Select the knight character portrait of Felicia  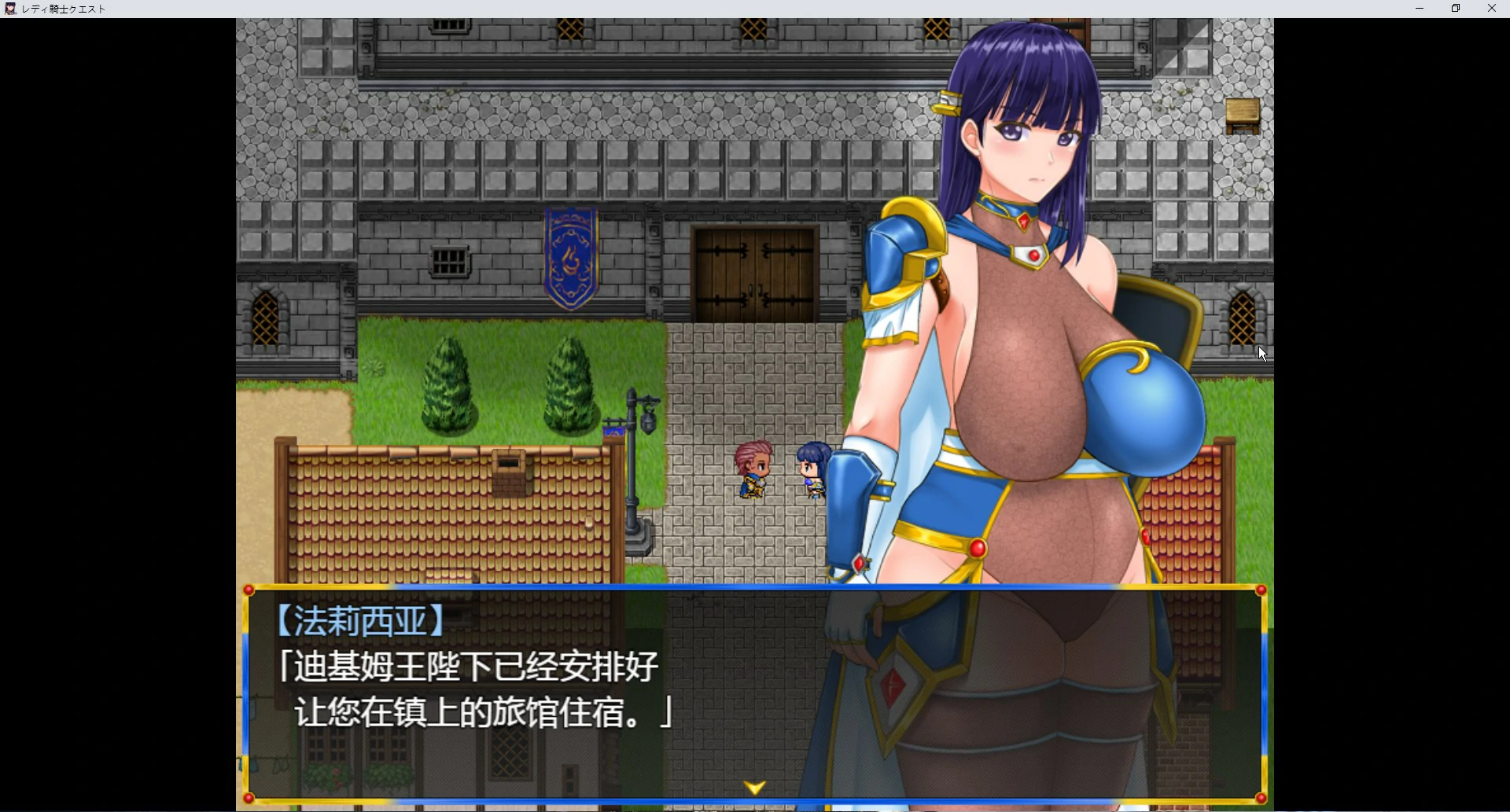[x=1022, y=141]
